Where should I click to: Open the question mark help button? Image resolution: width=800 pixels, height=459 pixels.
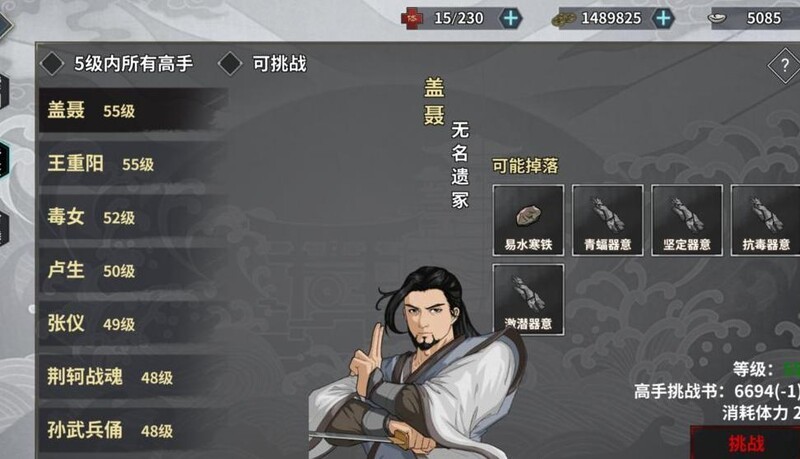point(782,67)
